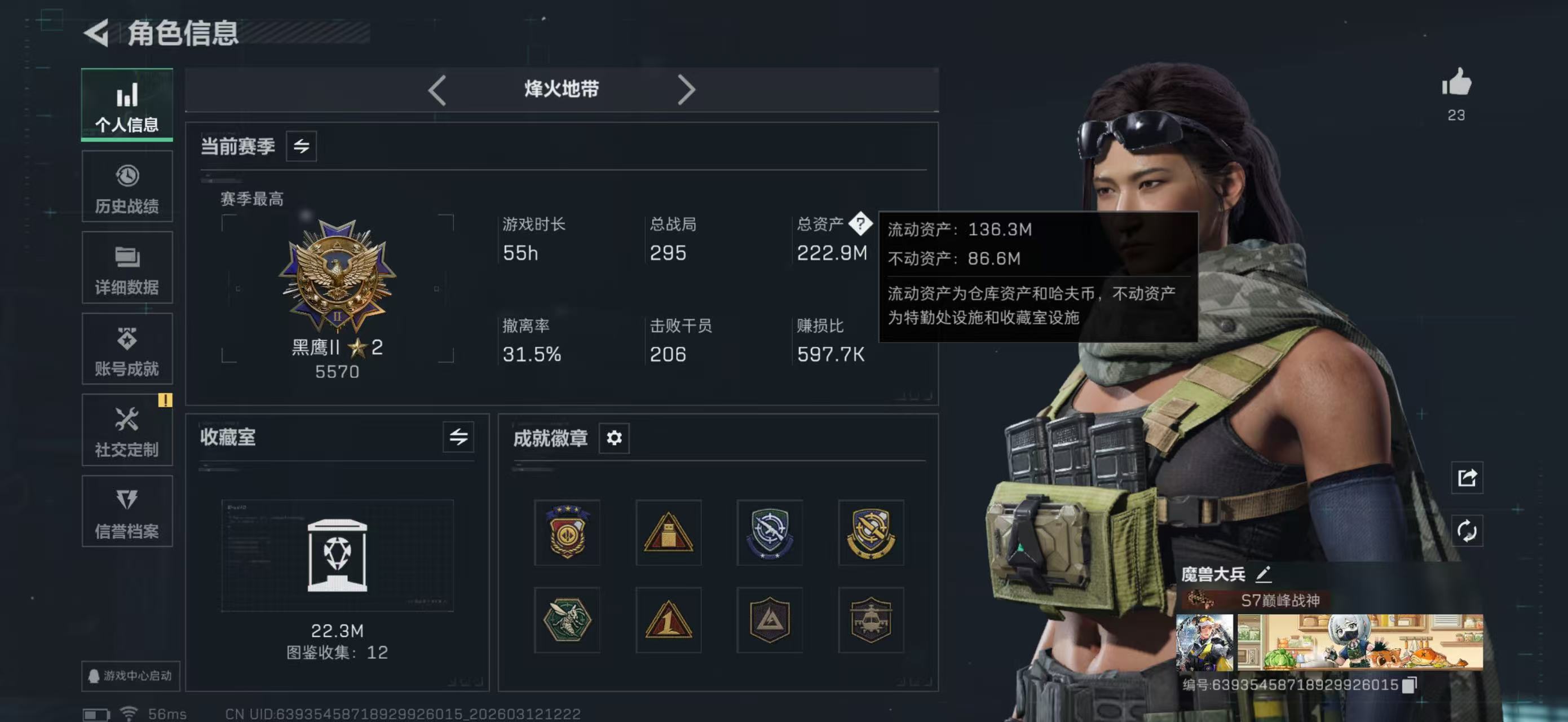Share the character profile
The width and height of the screenshot is (1568, 722).
tap(1467, 478)
